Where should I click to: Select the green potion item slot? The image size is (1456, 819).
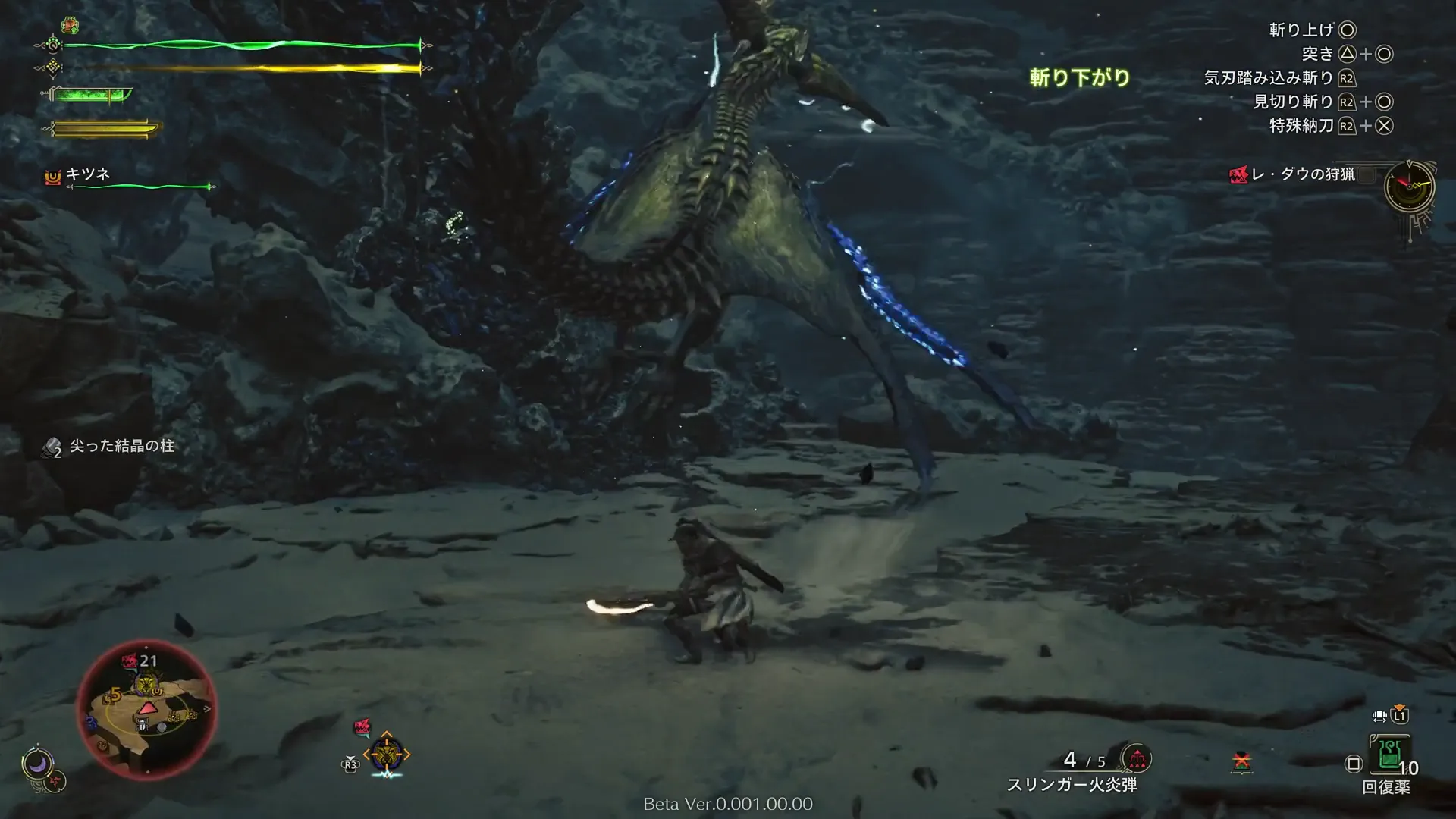(x=1389, y=753)
